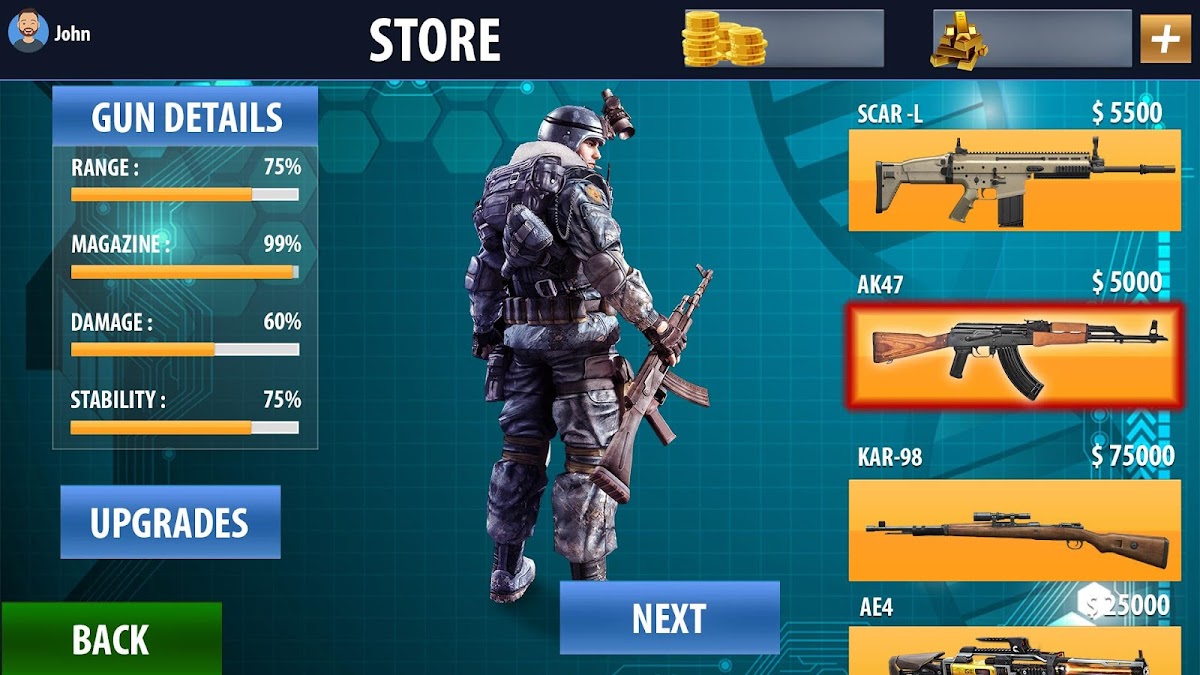Select the AE4 weapon card
This screenshot has height=675, width=1200.
(1014, 652)
